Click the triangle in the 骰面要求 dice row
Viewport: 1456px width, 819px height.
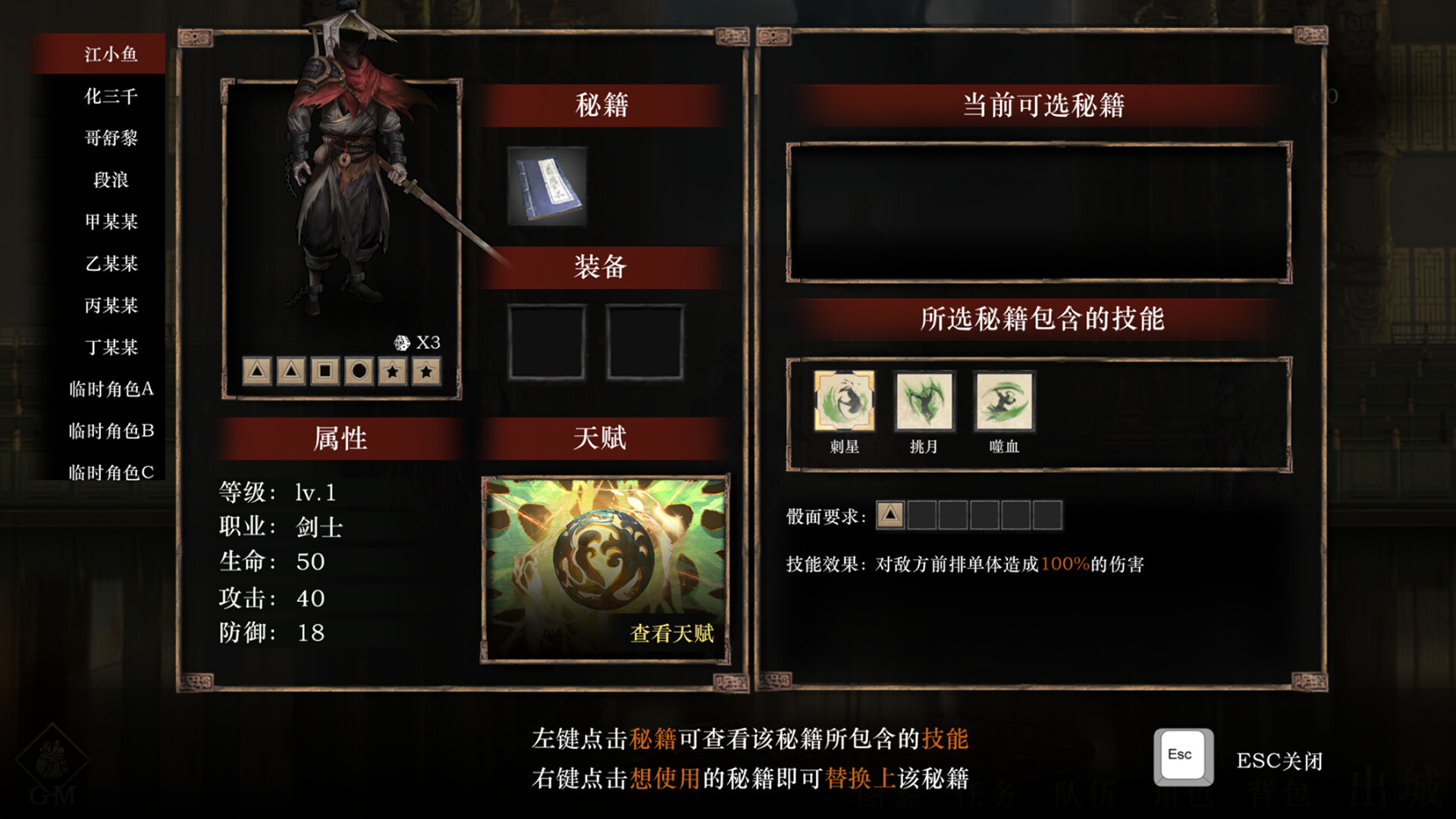point(888,515)
